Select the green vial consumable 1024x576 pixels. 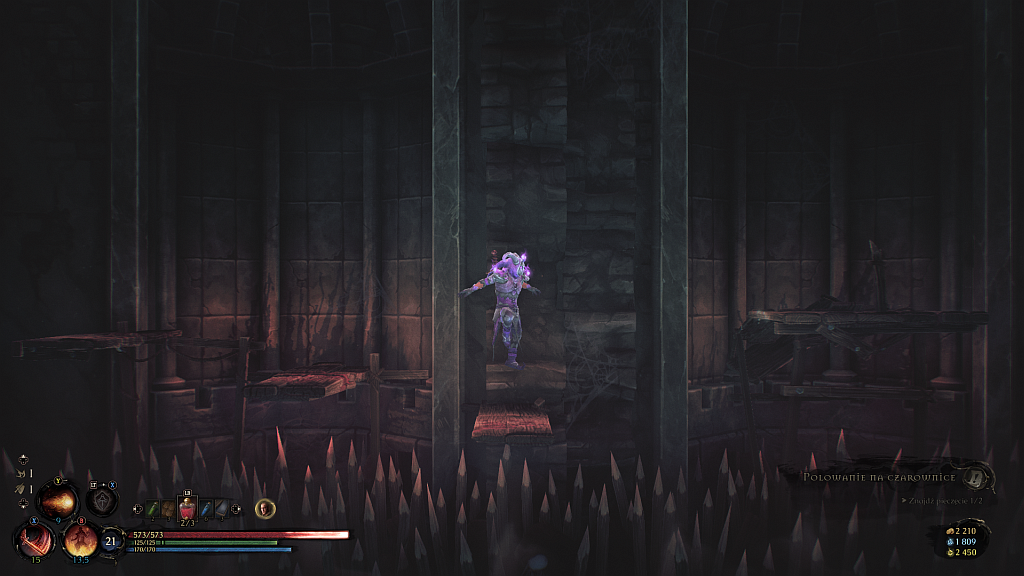click(x=154, y=510)
